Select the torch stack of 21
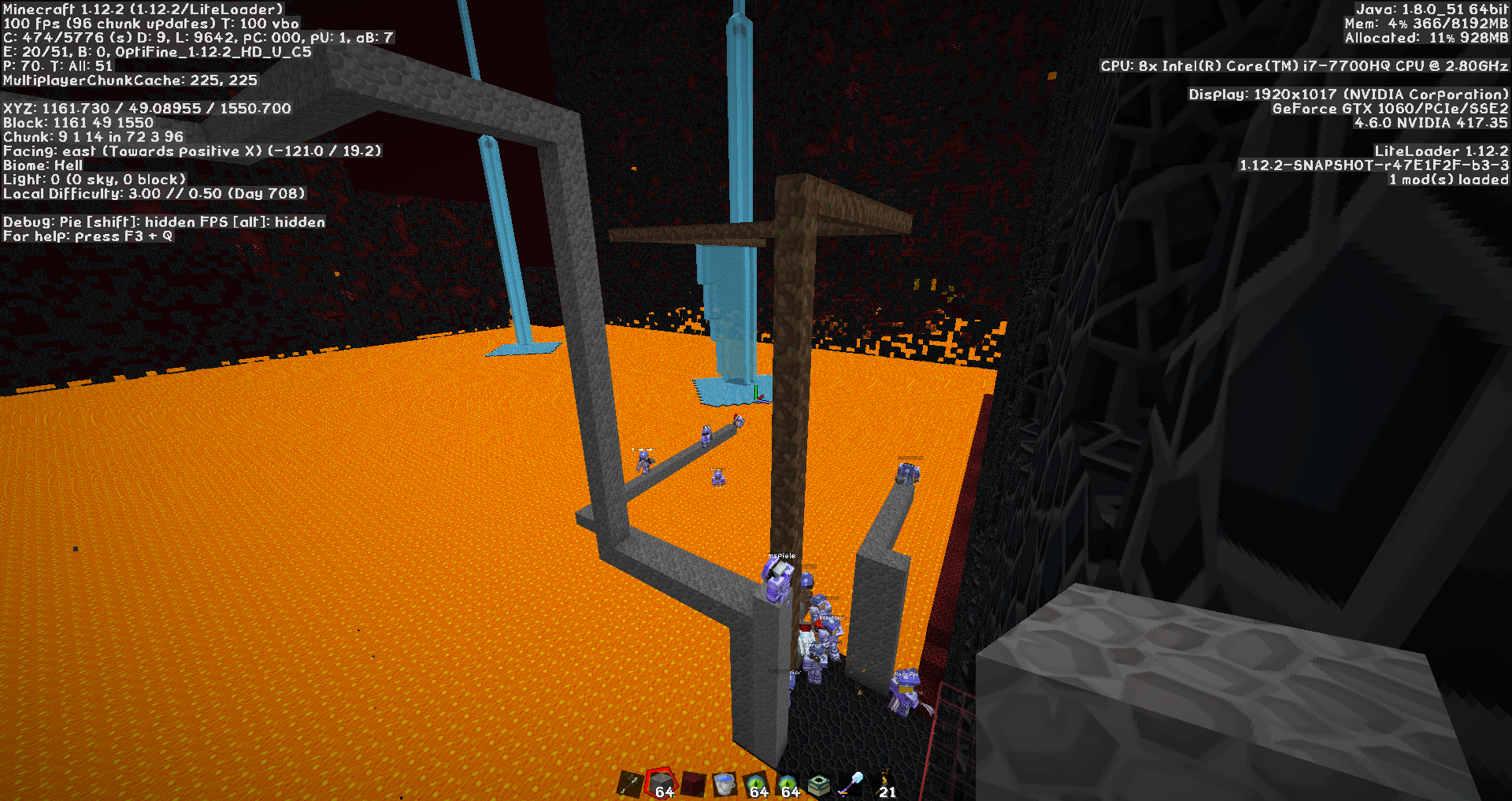 pos(884,784)
